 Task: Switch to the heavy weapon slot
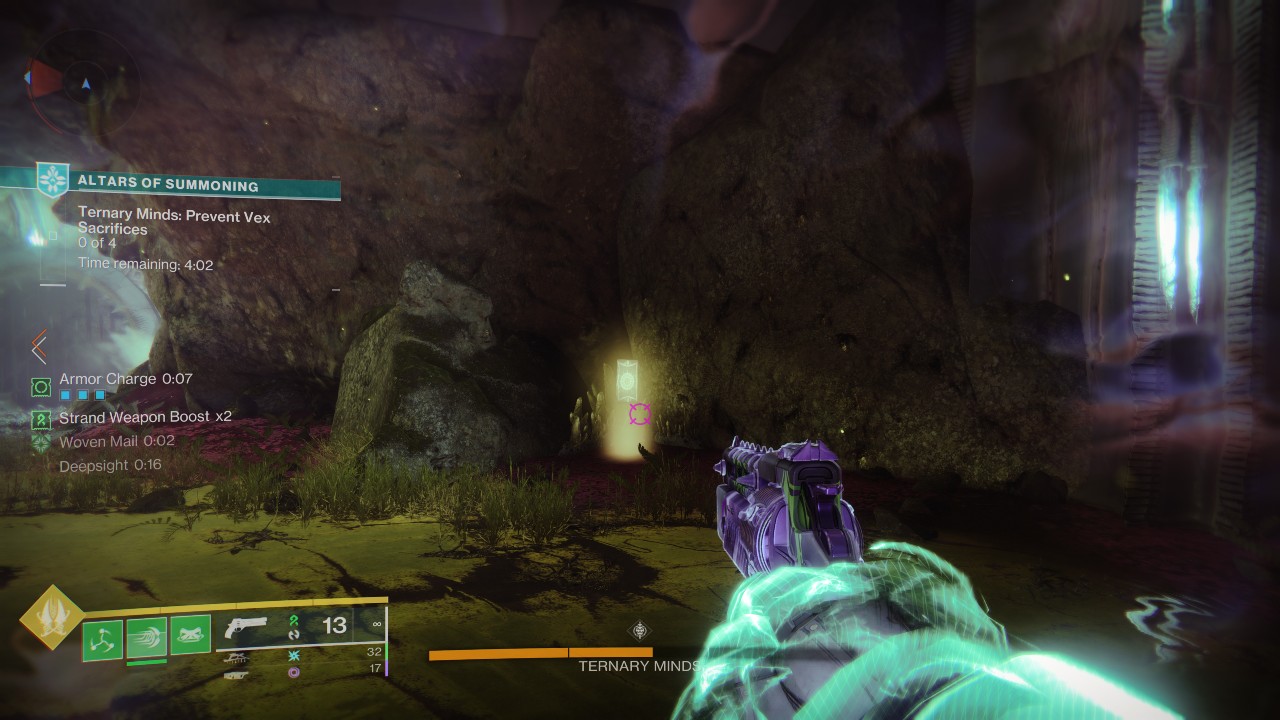[x=237, y=675]
